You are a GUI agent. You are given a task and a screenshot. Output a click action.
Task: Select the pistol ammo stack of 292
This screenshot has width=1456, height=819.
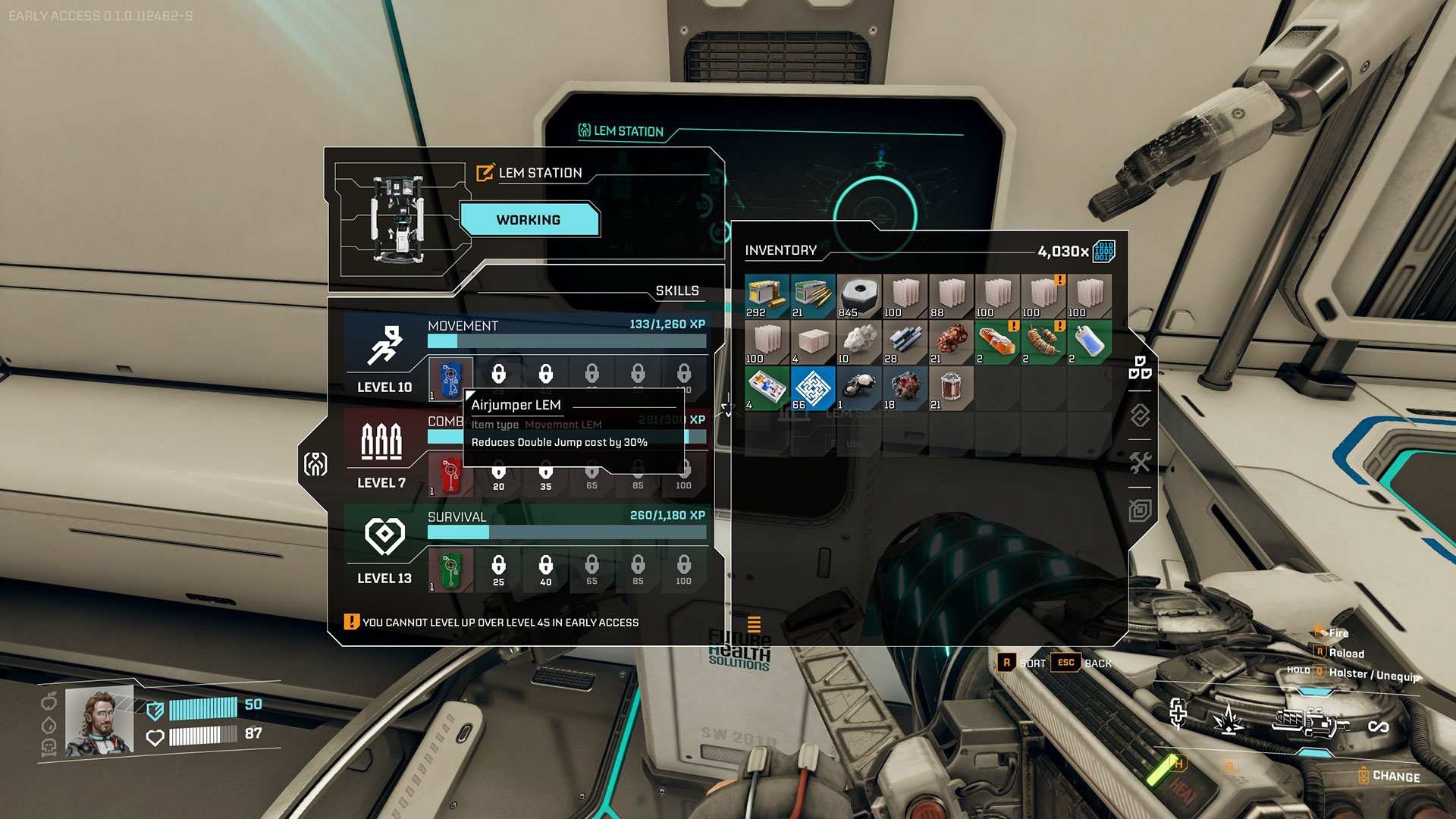point(767,296)
